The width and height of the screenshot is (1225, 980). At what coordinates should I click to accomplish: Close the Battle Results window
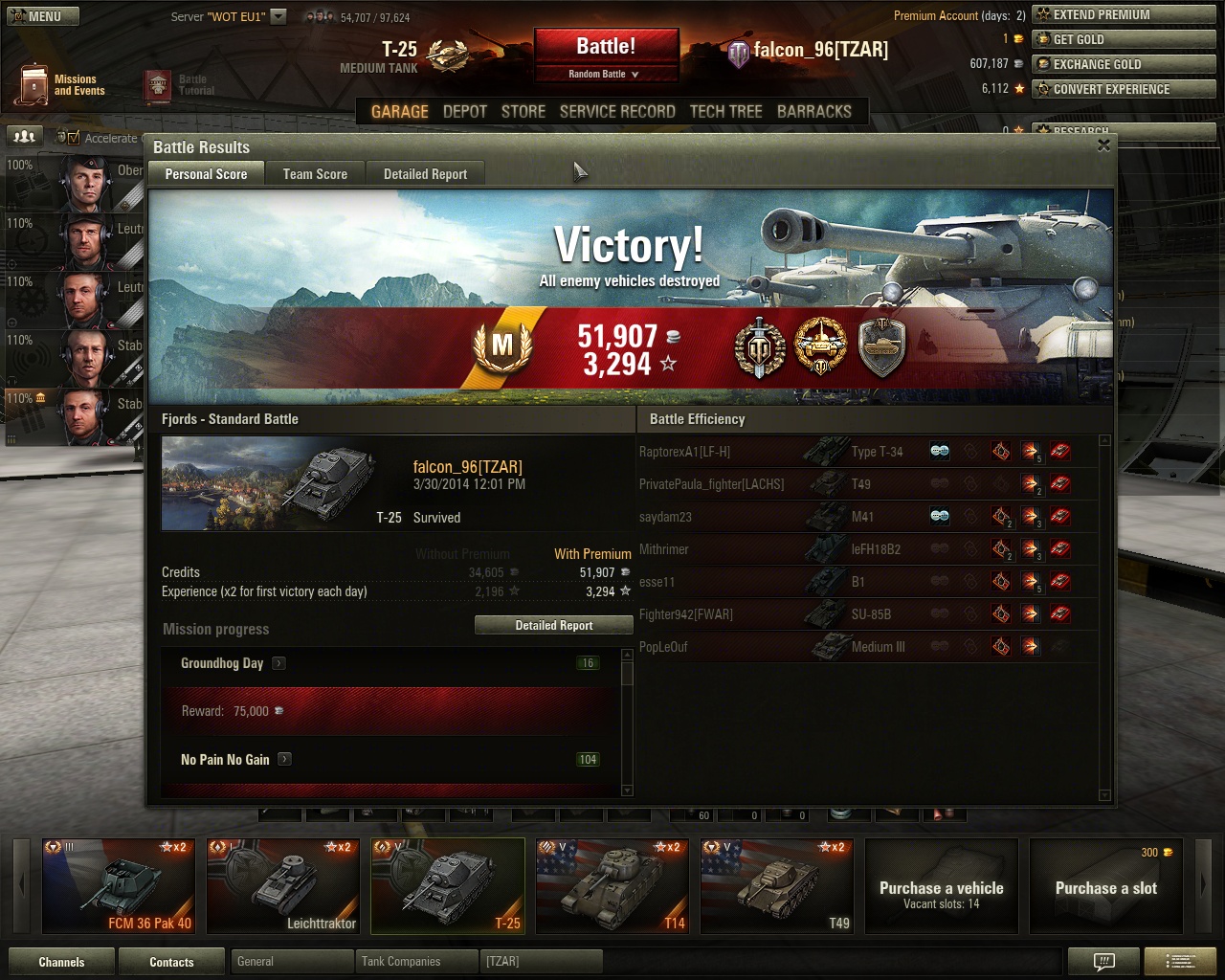coord(1103,145)
